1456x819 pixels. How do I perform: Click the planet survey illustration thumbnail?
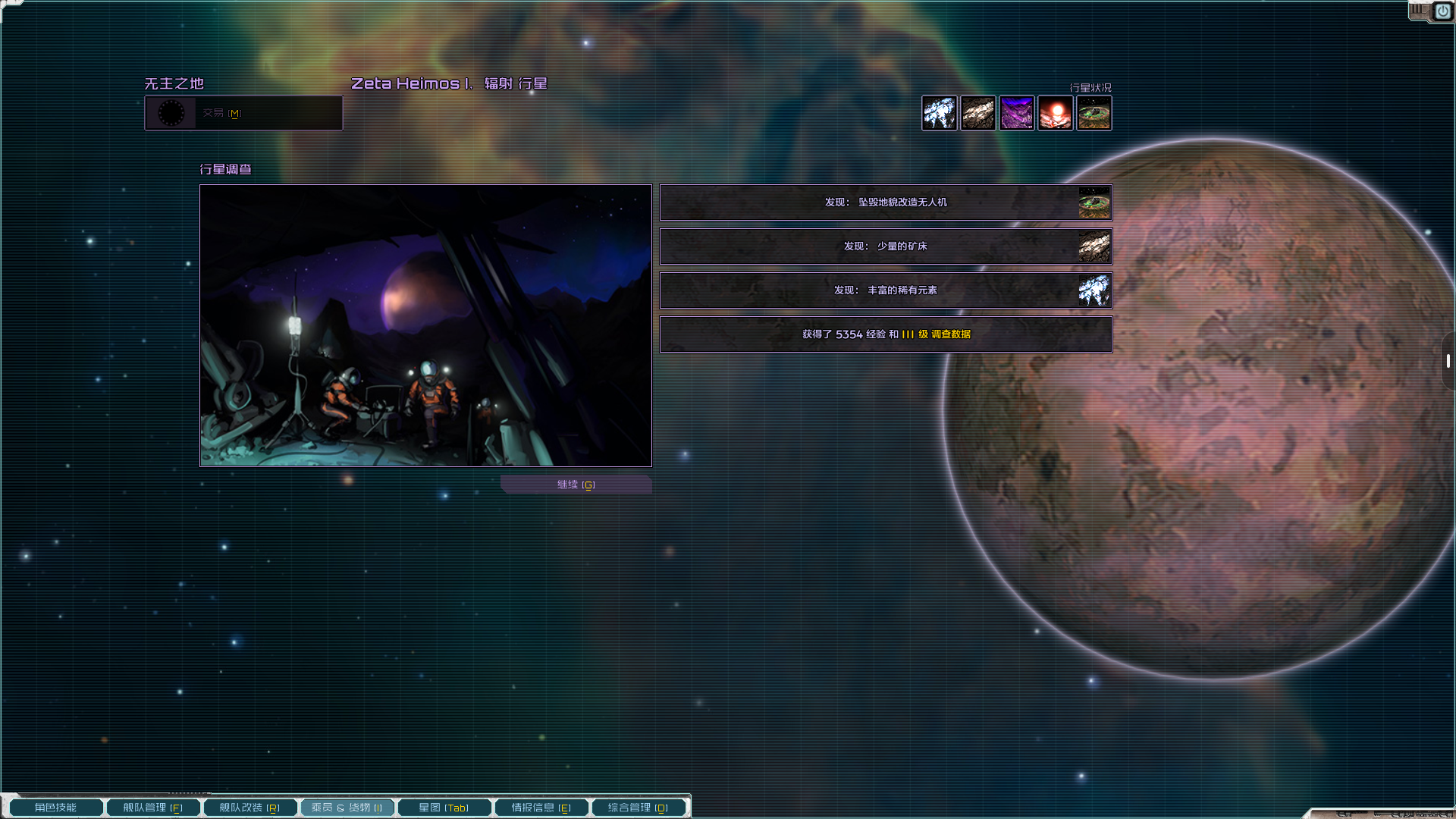point(425,325)
